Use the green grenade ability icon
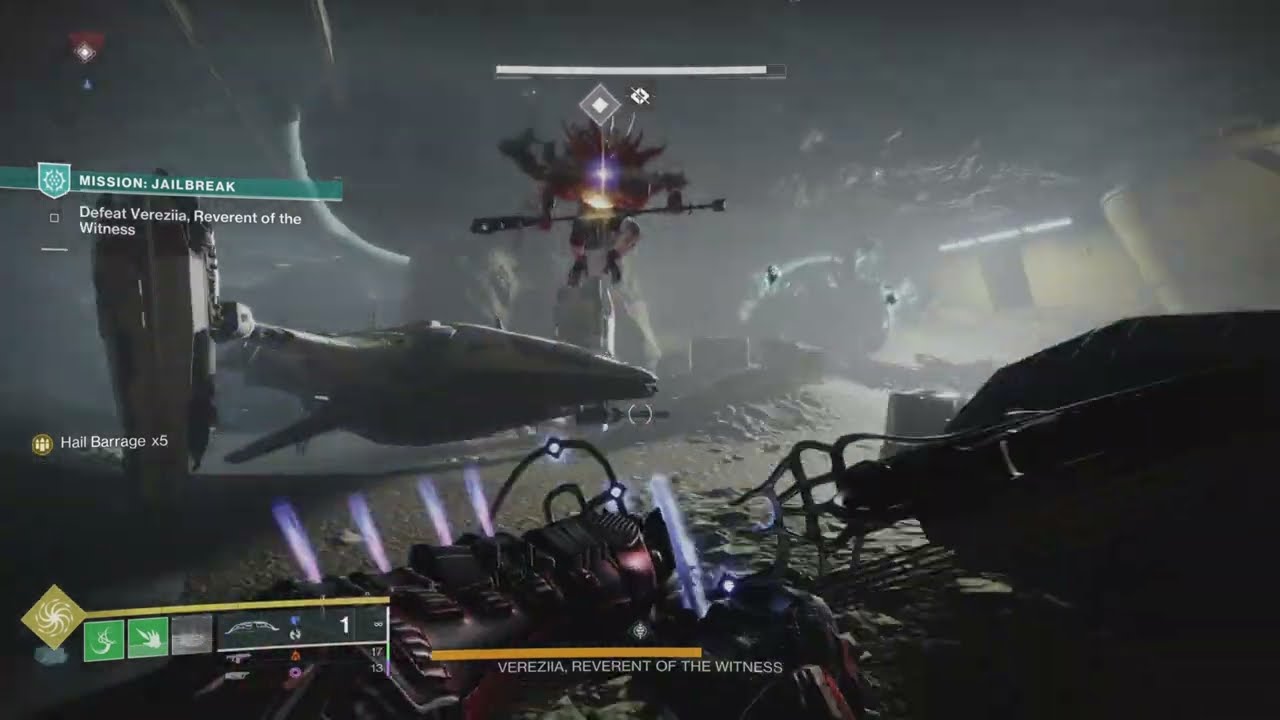 pos(104,639)
